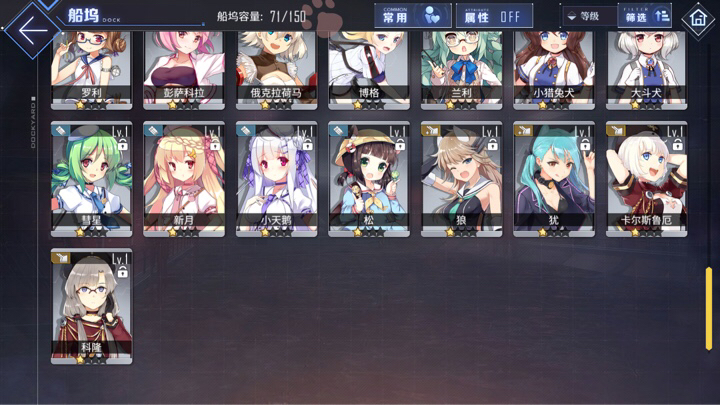Pick the ship card 小天鹅
Image resolution: width=720 pixels, height=405 pixels.
277,178
